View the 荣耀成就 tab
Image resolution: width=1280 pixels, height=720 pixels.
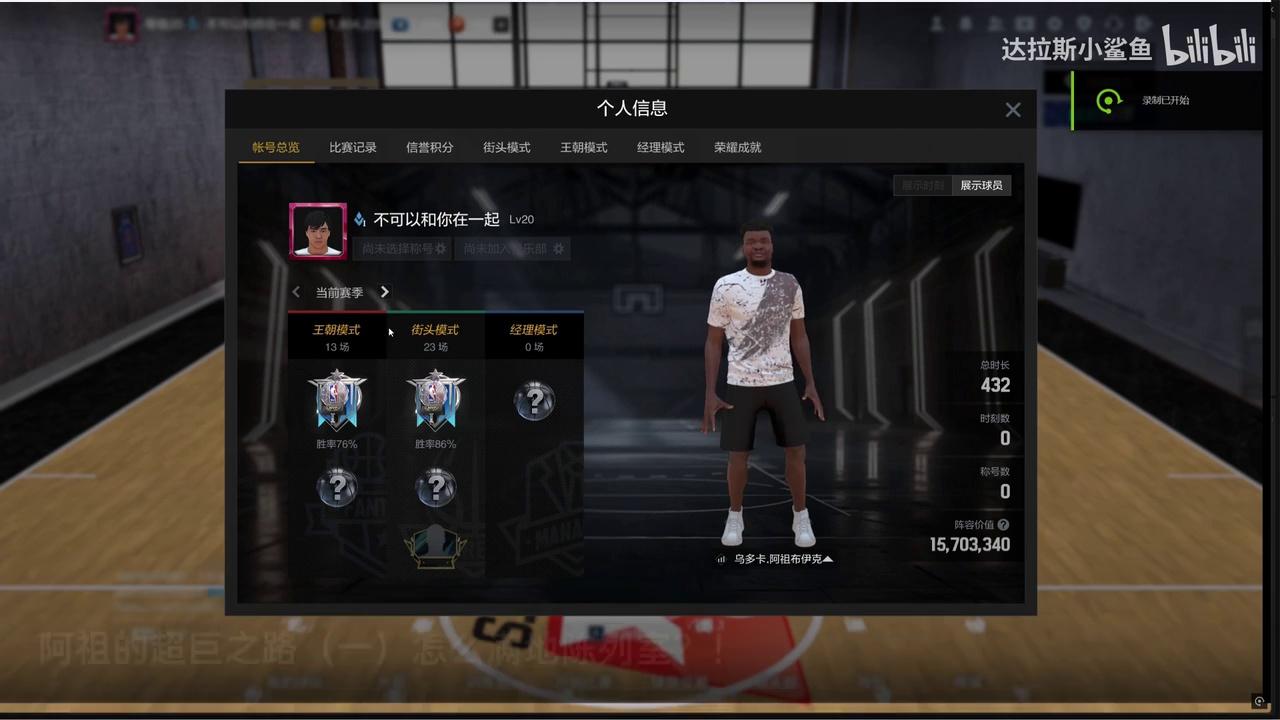(738, 147)
